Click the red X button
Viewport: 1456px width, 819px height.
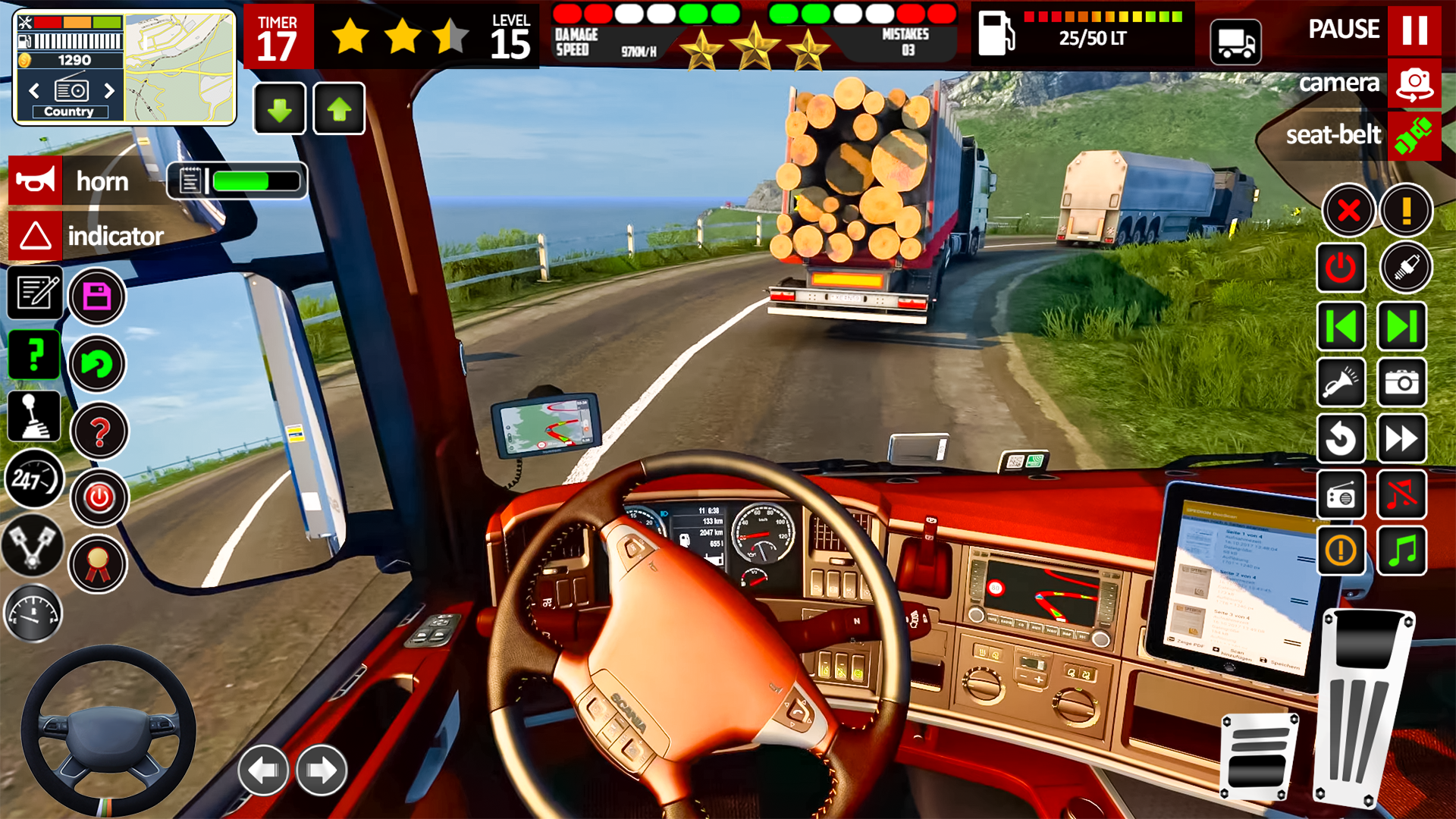1348,210
